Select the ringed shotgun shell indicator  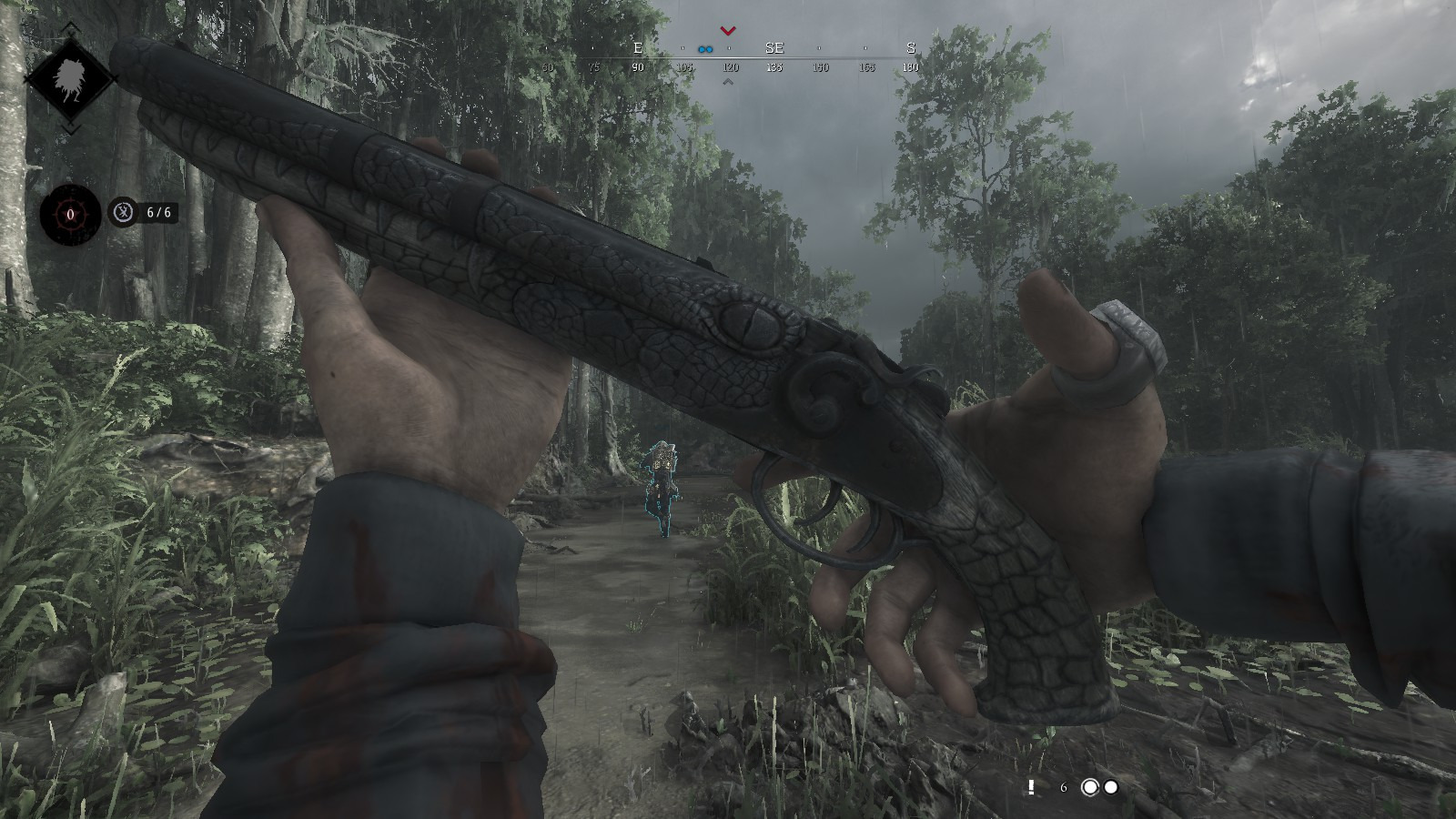tap(1089, 787)
